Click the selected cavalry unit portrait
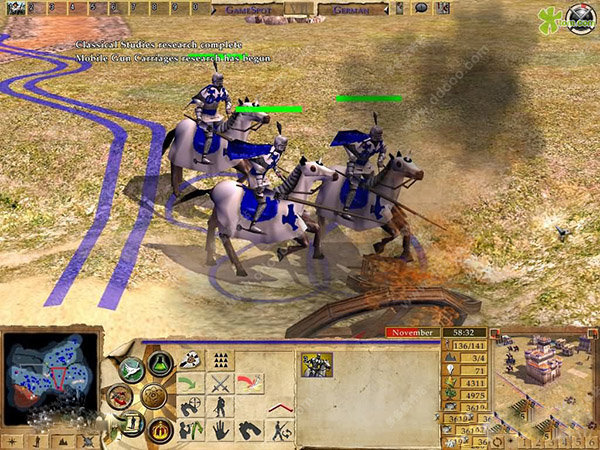This screenshot has width=600, height=450. coord(318,365)
